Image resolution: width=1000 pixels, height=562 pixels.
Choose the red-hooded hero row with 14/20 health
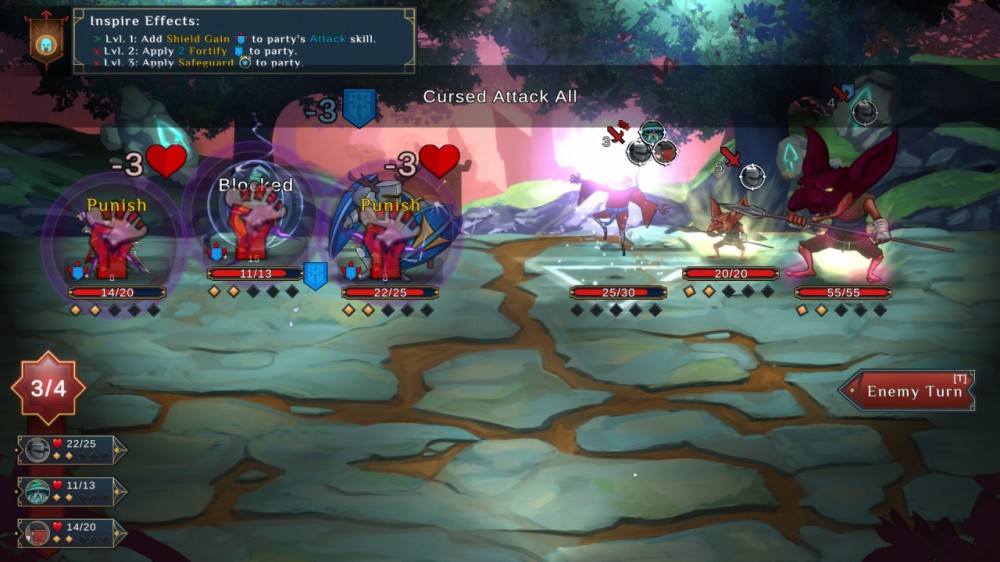pyautogui.click(x=72, y=533)
